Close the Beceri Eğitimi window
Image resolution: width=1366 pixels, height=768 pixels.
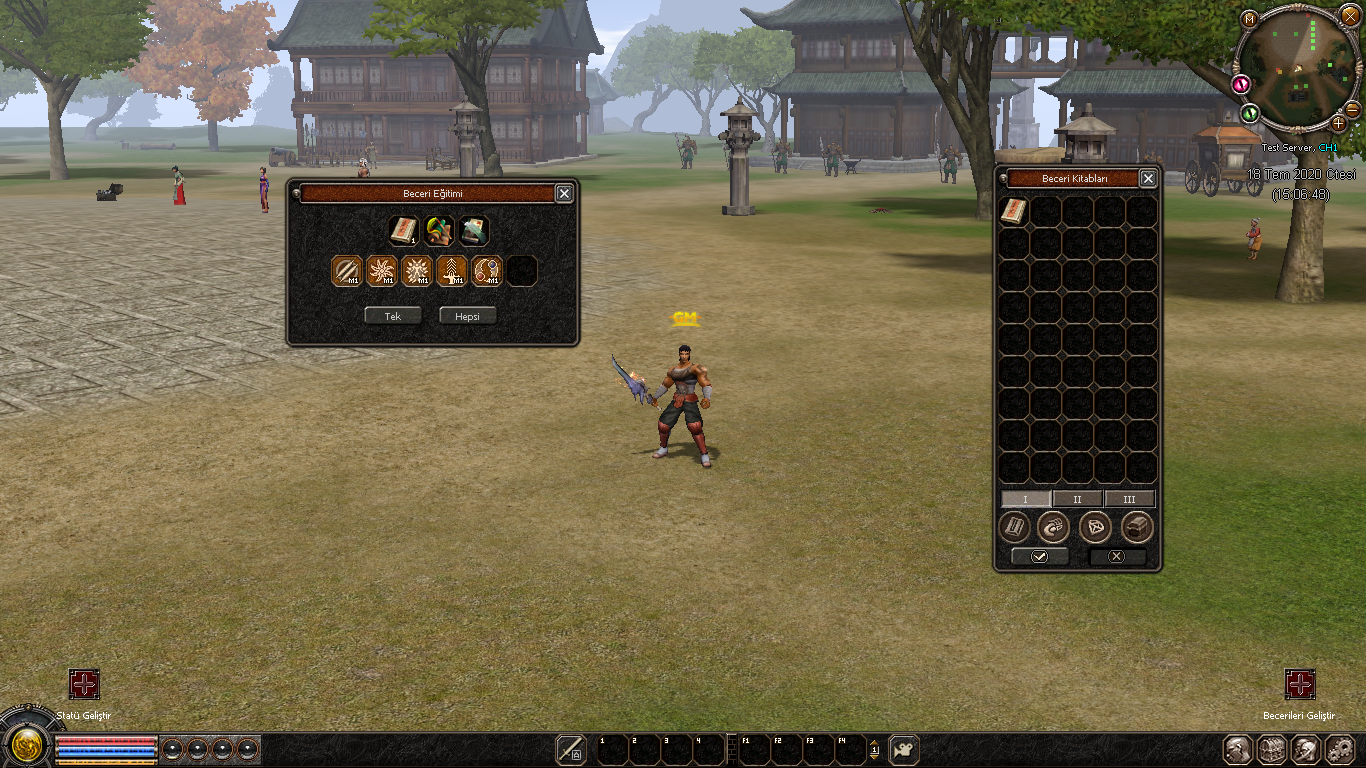point(564,194)
